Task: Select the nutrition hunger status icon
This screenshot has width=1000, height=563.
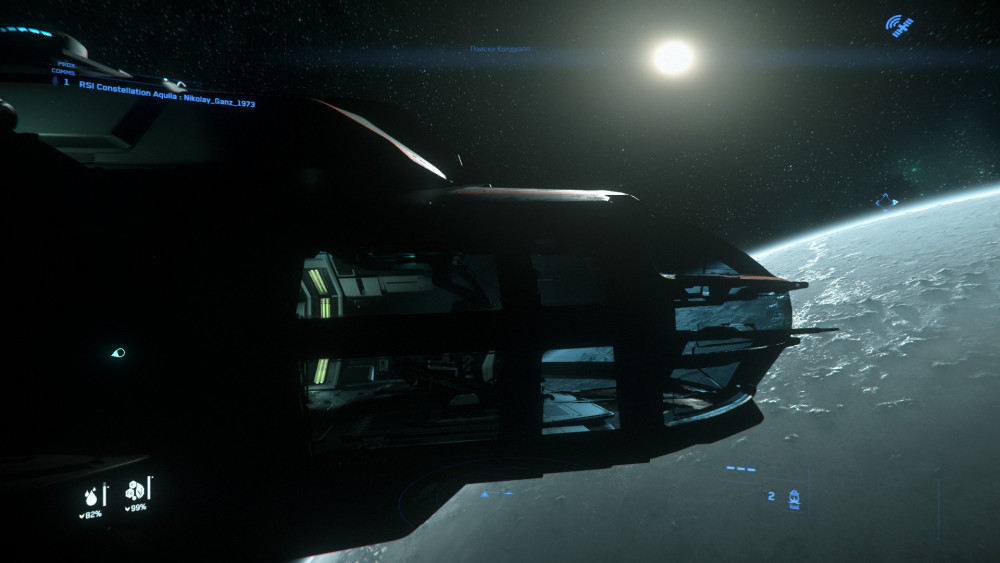Action: [135, 490]
